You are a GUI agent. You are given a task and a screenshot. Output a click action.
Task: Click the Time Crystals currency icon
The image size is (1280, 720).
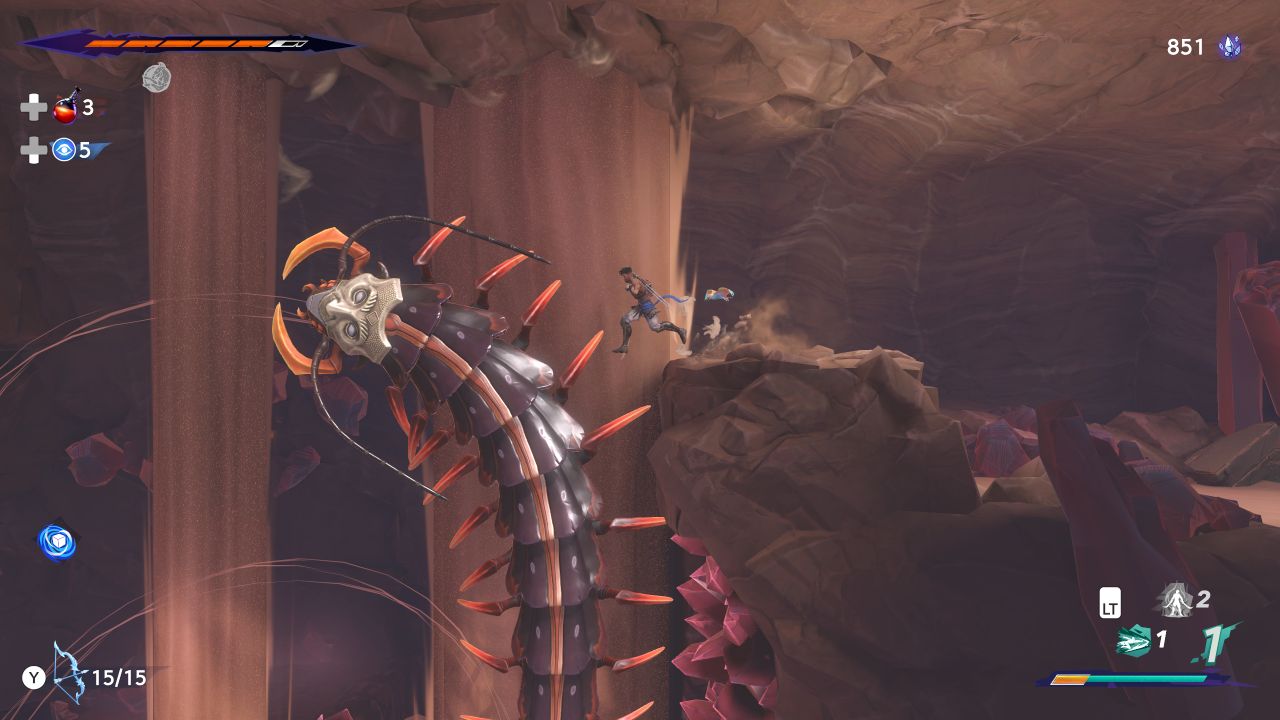pyautogui.click(x=1229, y=46)
